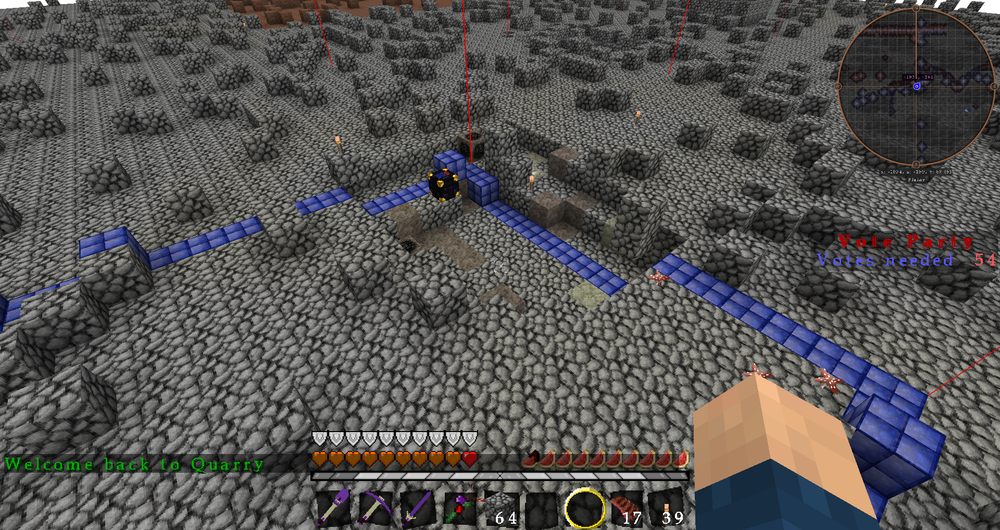Image resolution: width=1000 pixels, height=530 pixels.
Task: Choose the raw meat stack of 17
Action: tap(626, 508)
